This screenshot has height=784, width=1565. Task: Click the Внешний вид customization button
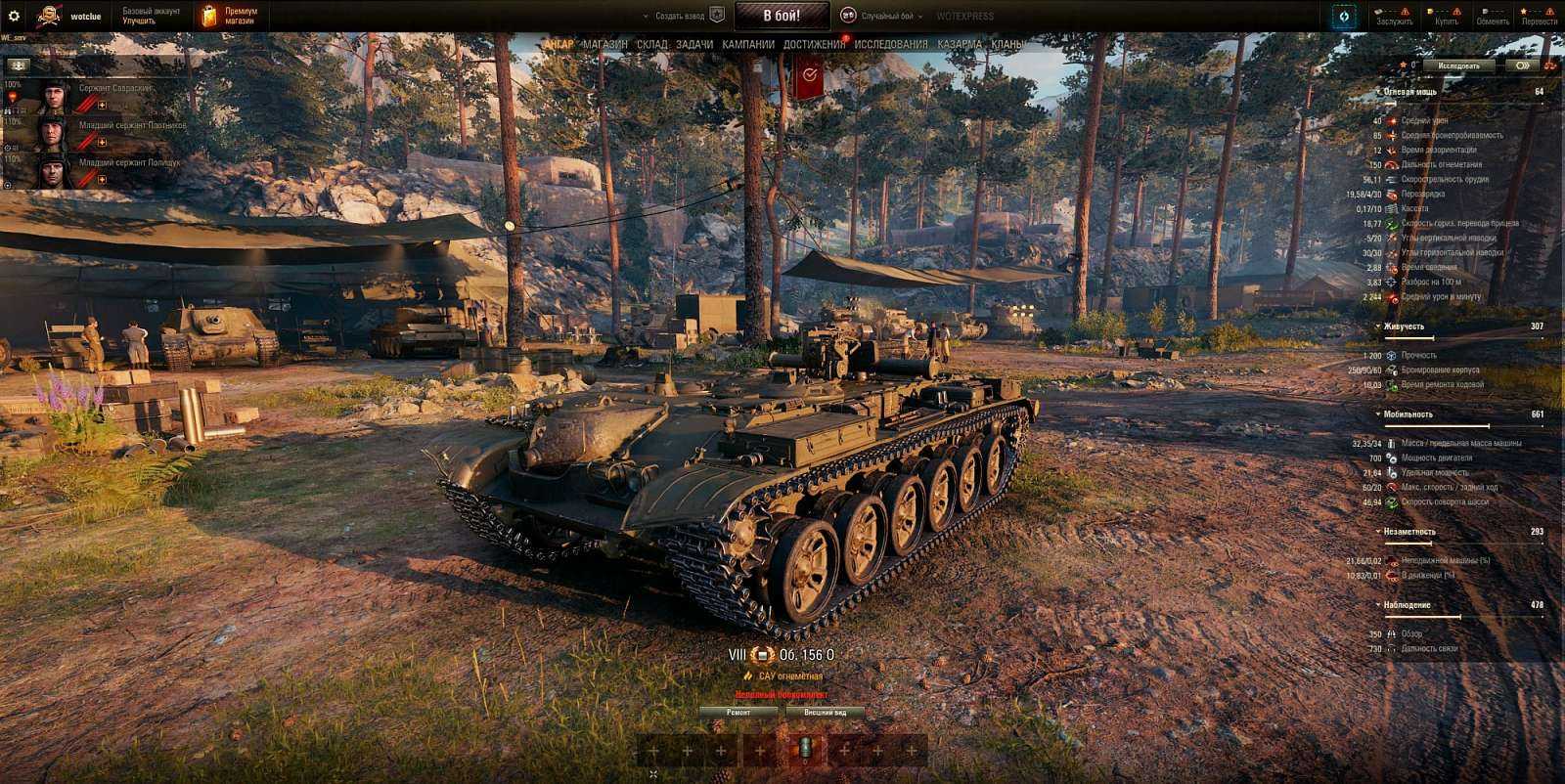tap(826, 714)
